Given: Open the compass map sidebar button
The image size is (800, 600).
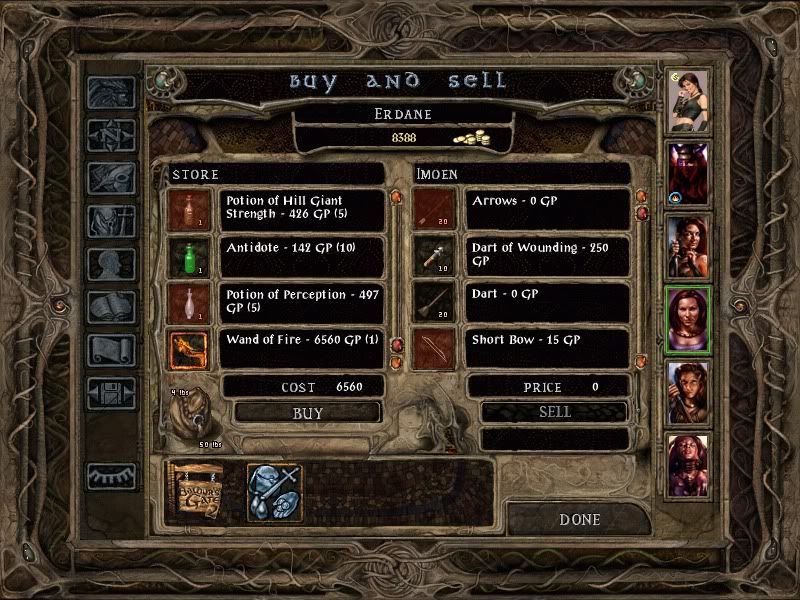Looking at the screenshot, I should click(110, 135).
